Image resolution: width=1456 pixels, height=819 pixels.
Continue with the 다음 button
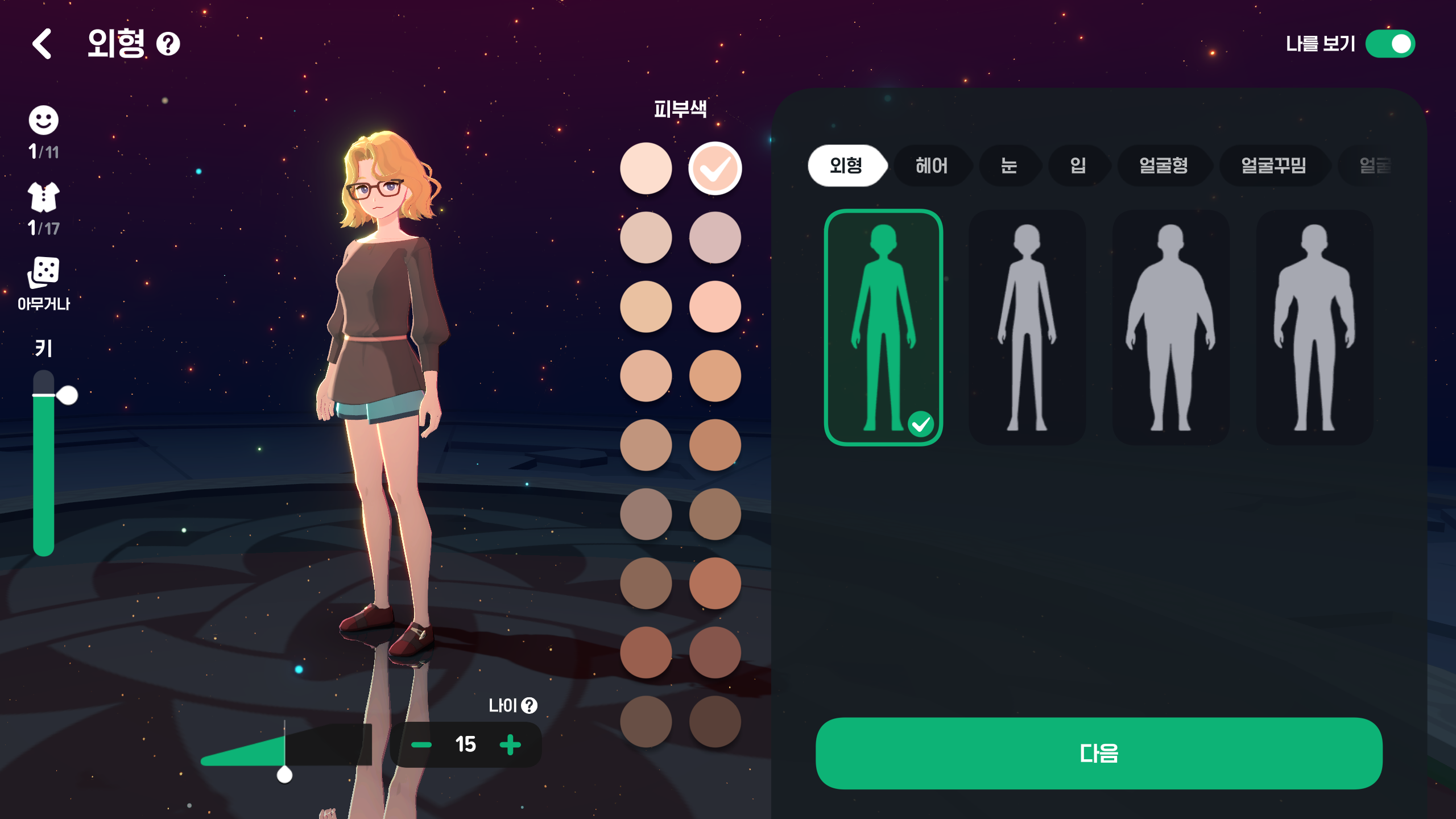1098,753
